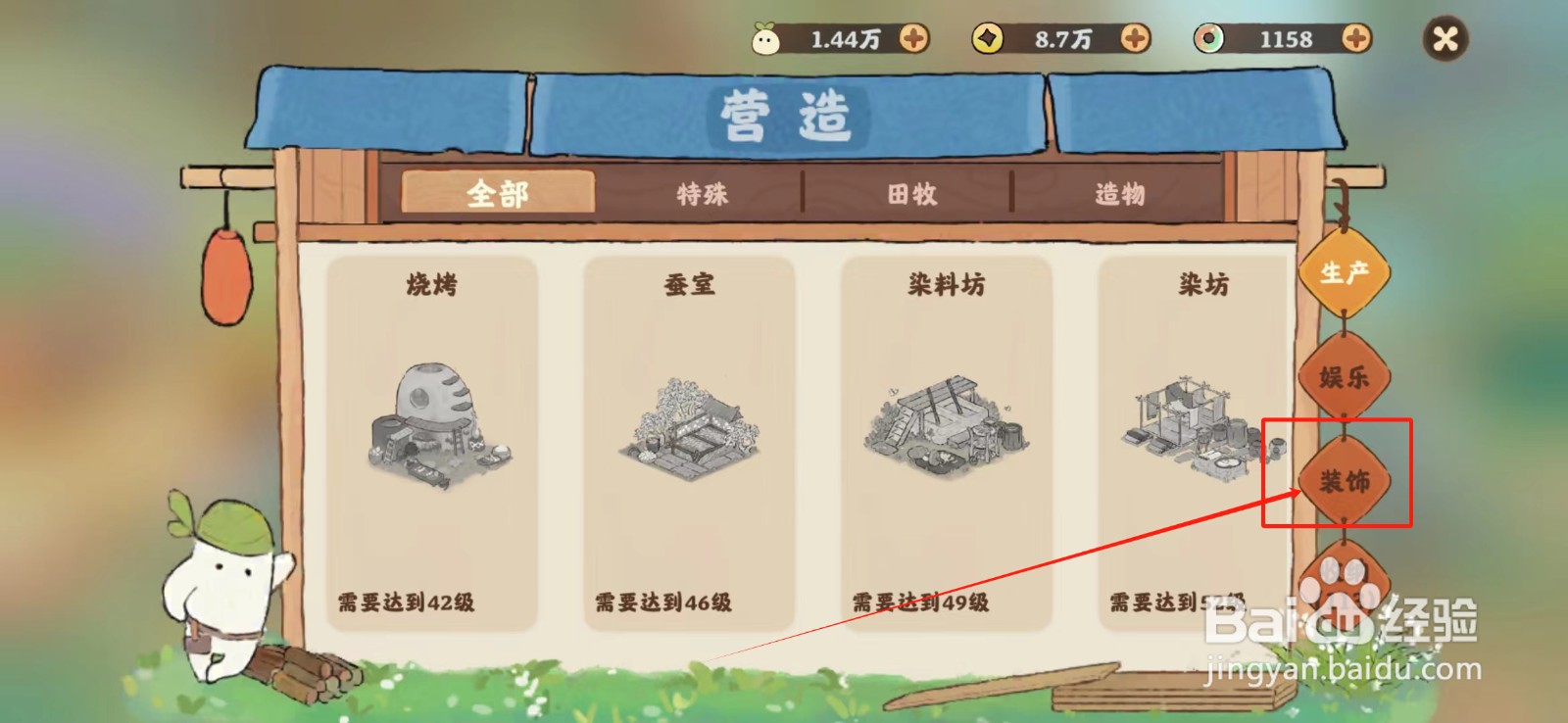Click the sprout currency icon

(x=770, y=39)
